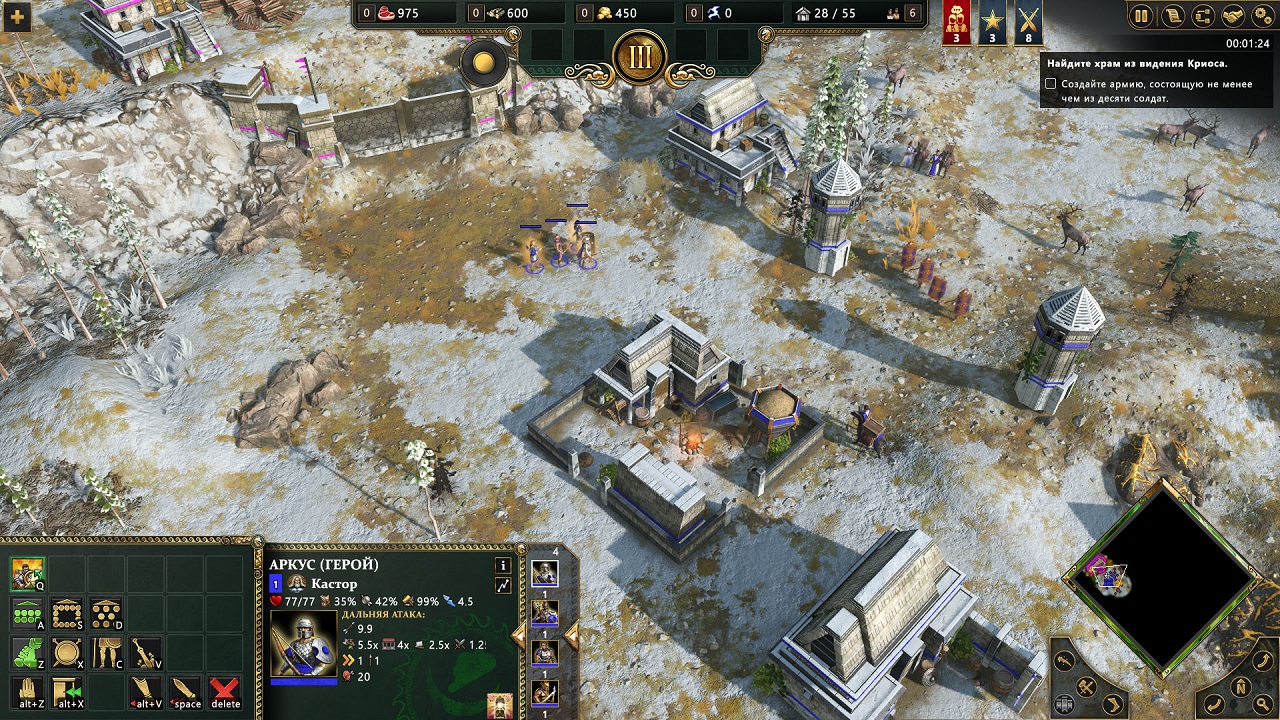Open the stats graph next to the info button

[x=503, y=586]
